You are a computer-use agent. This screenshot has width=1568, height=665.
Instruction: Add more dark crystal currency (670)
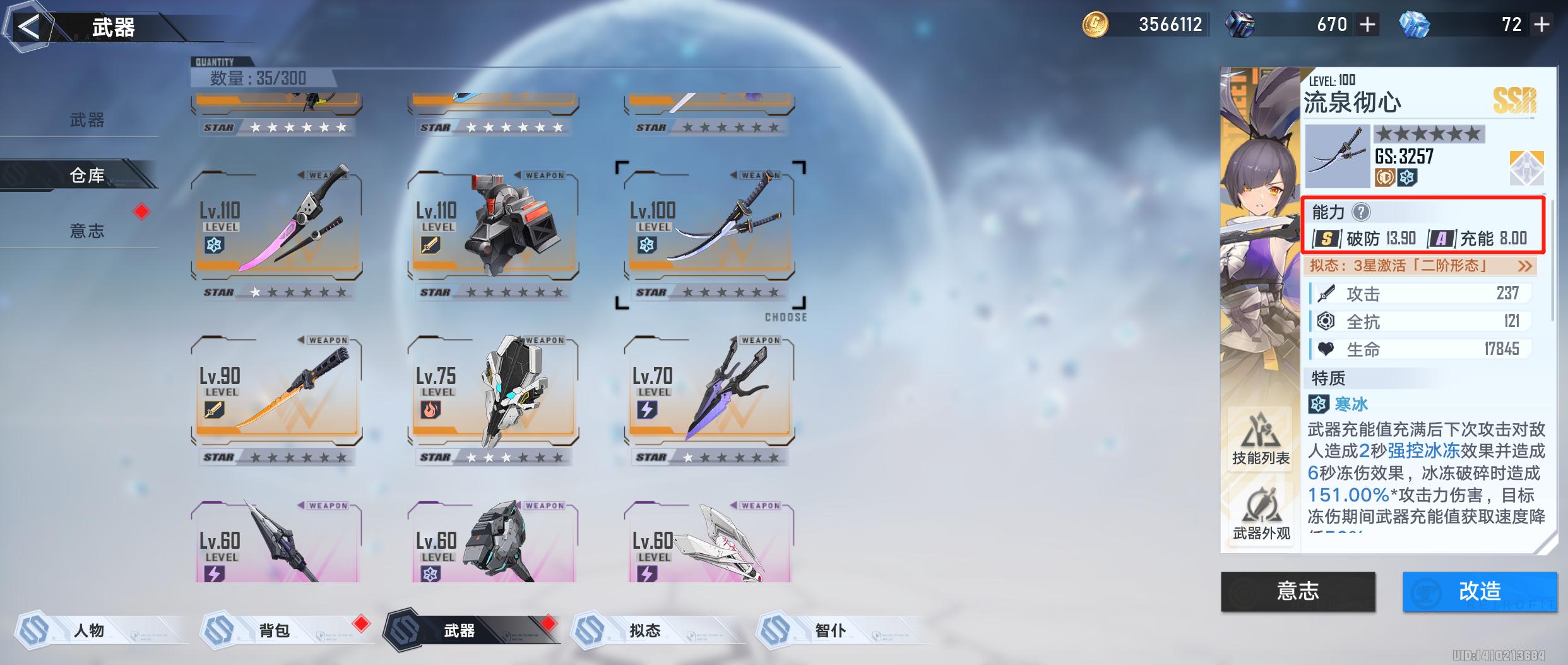click(x=1367, y=25)
